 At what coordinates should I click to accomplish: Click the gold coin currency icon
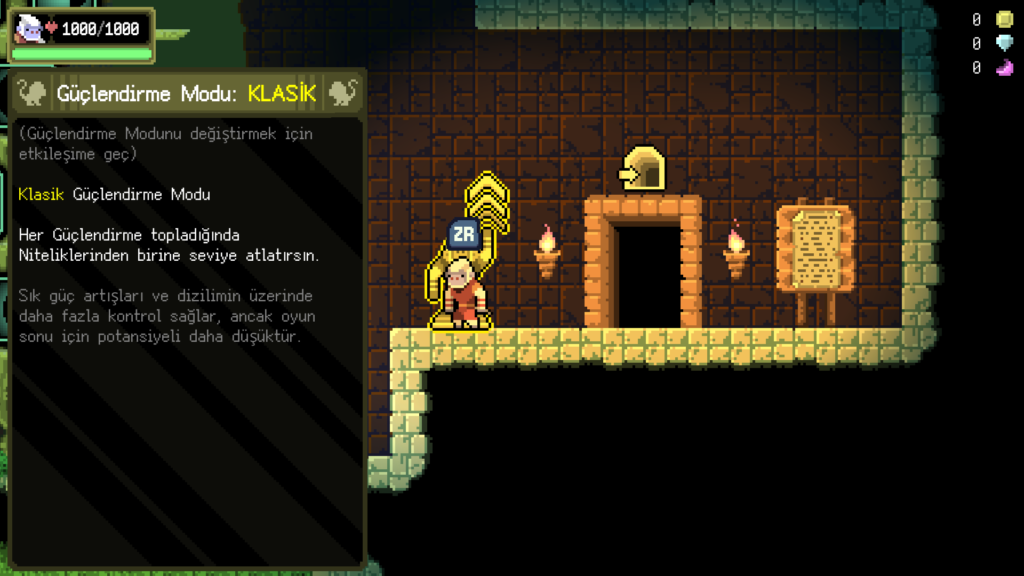pyautogui.click(x=1004, y=19)
